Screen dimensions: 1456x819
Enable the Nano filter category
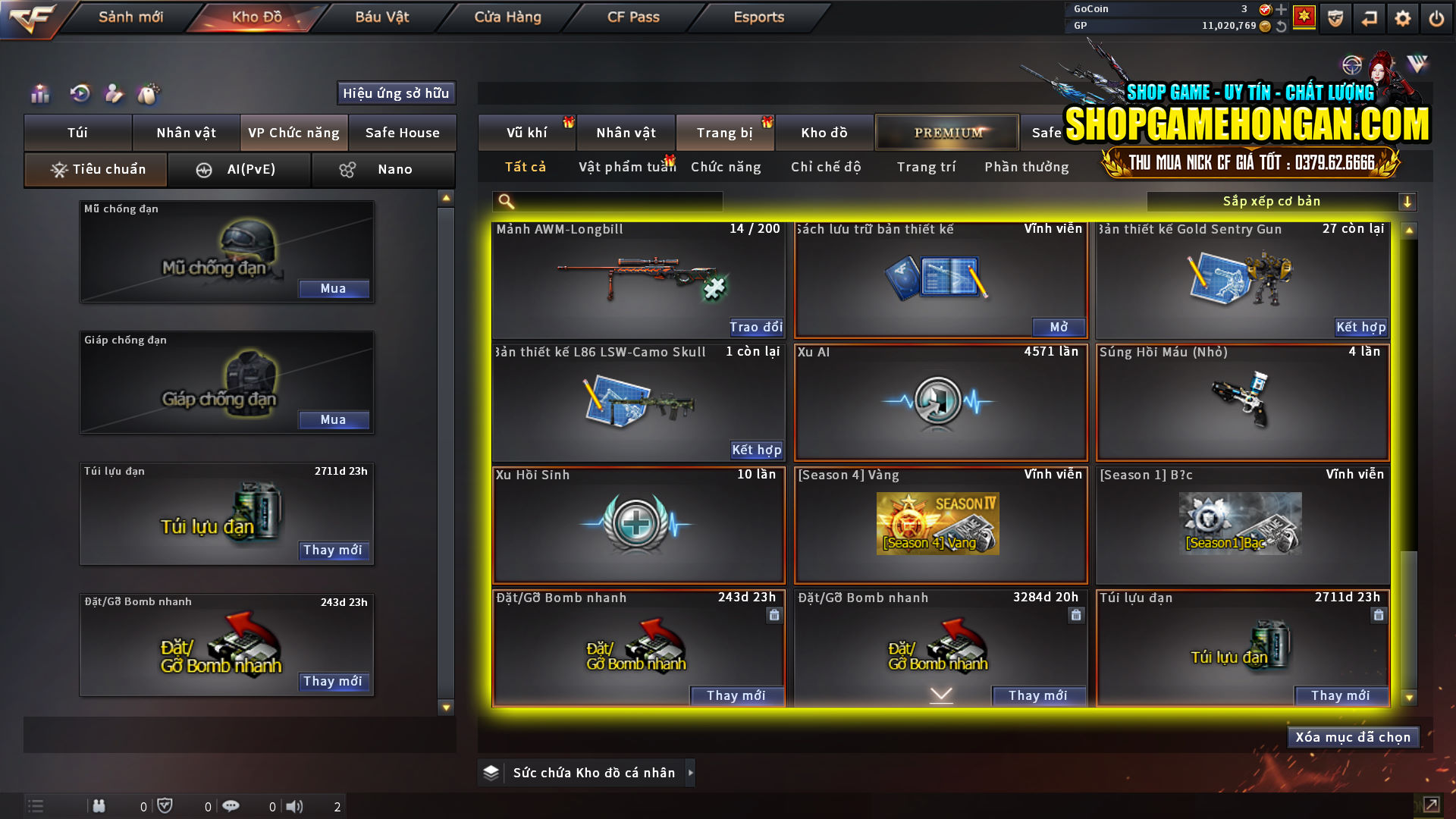[x=383, y=169]
